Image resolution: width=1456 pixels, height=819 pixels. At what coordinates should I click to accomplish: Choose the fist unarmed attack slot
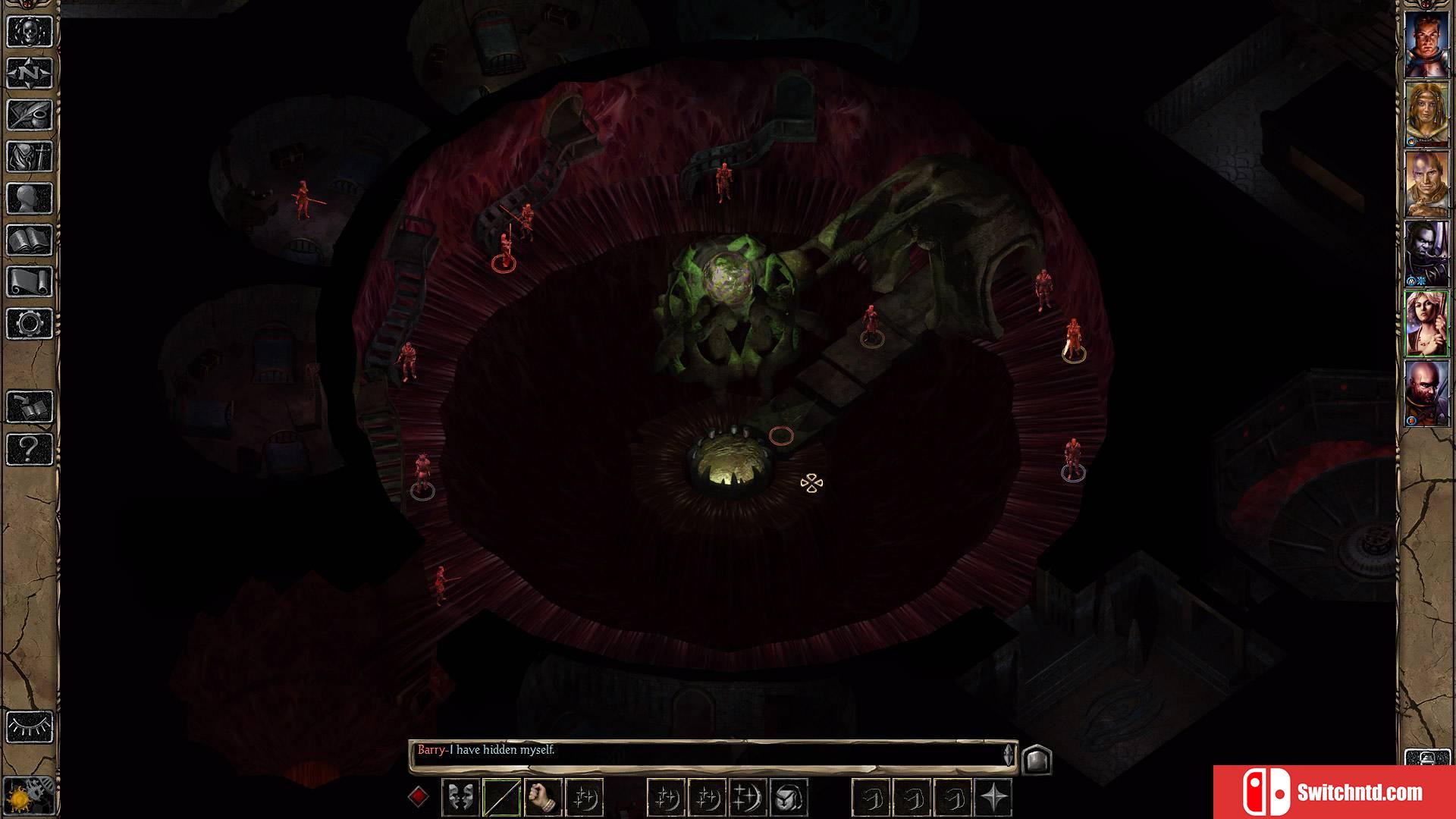pyautogui.click(x=542, y=797)
